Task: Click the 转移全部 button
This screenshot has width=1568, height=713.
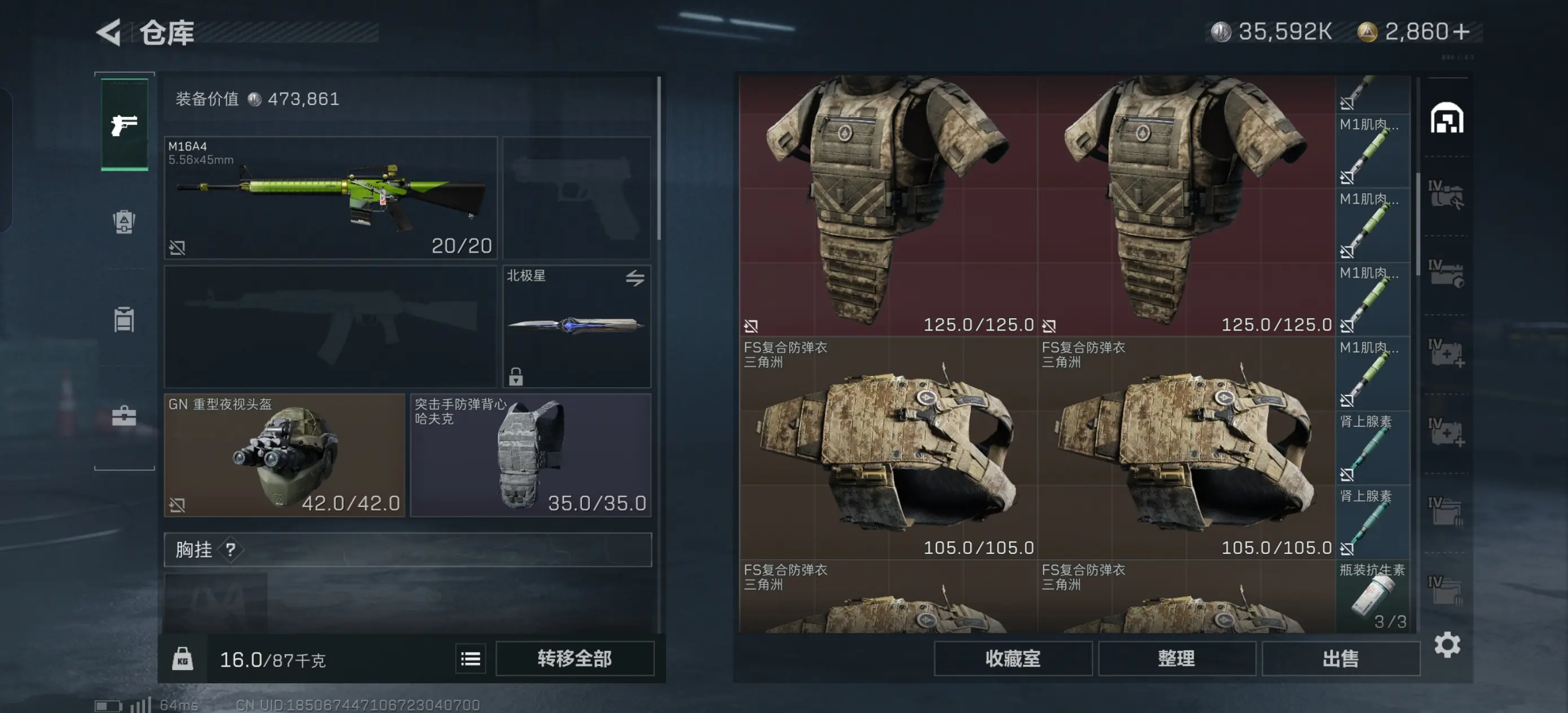Action: (574, 658)
